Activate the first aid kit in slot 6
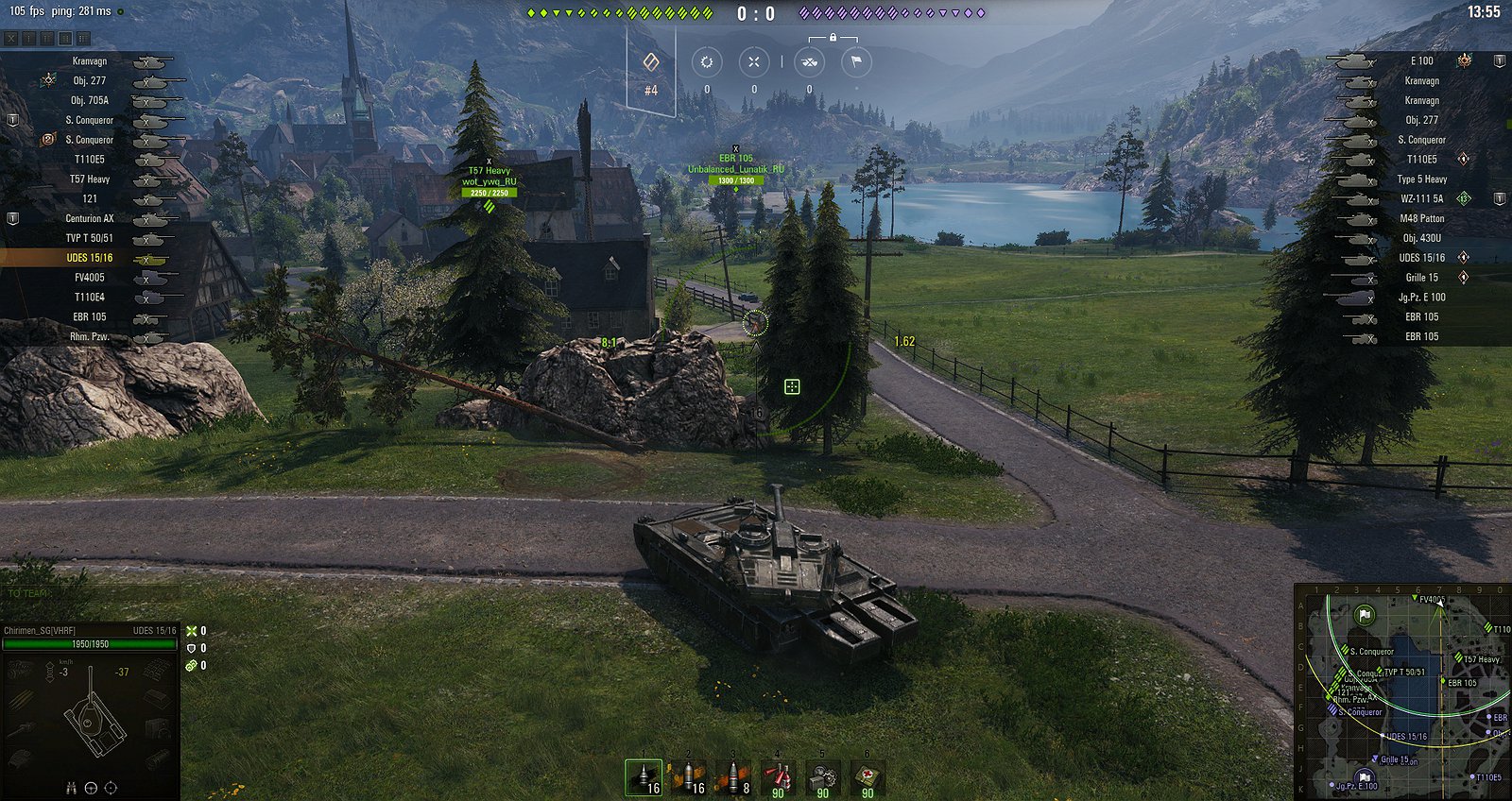The width and height of the screenshot is (1512, 801). 865,776
